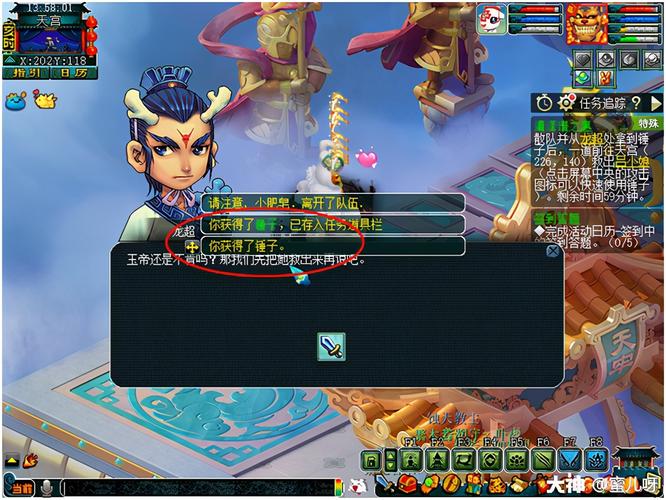The width and height of the screenshot is (666, 500).
Task: Select the blue slime pet icon
Action: (16, 99)
